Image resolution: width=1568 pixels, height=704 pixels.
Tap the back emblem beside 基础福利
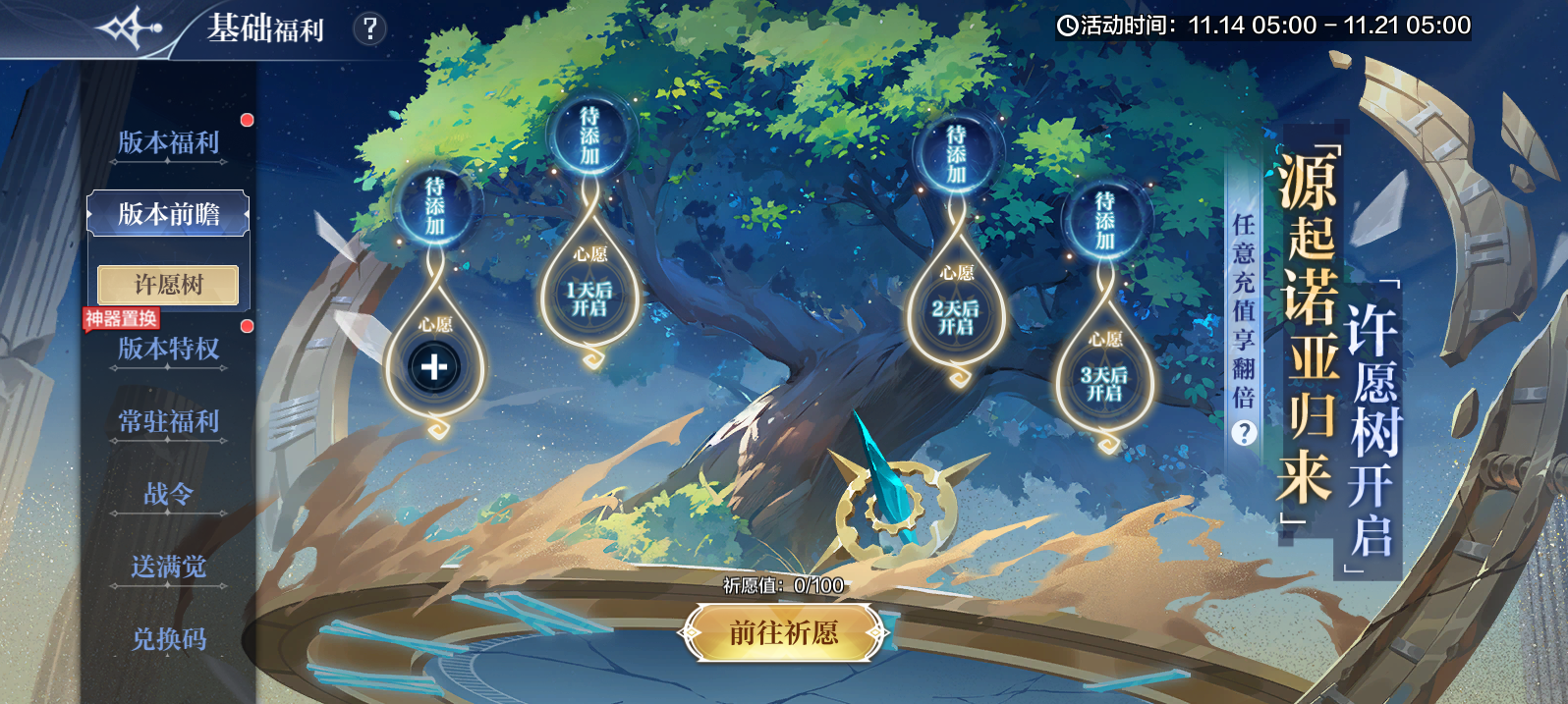click(x=129, y=28)
